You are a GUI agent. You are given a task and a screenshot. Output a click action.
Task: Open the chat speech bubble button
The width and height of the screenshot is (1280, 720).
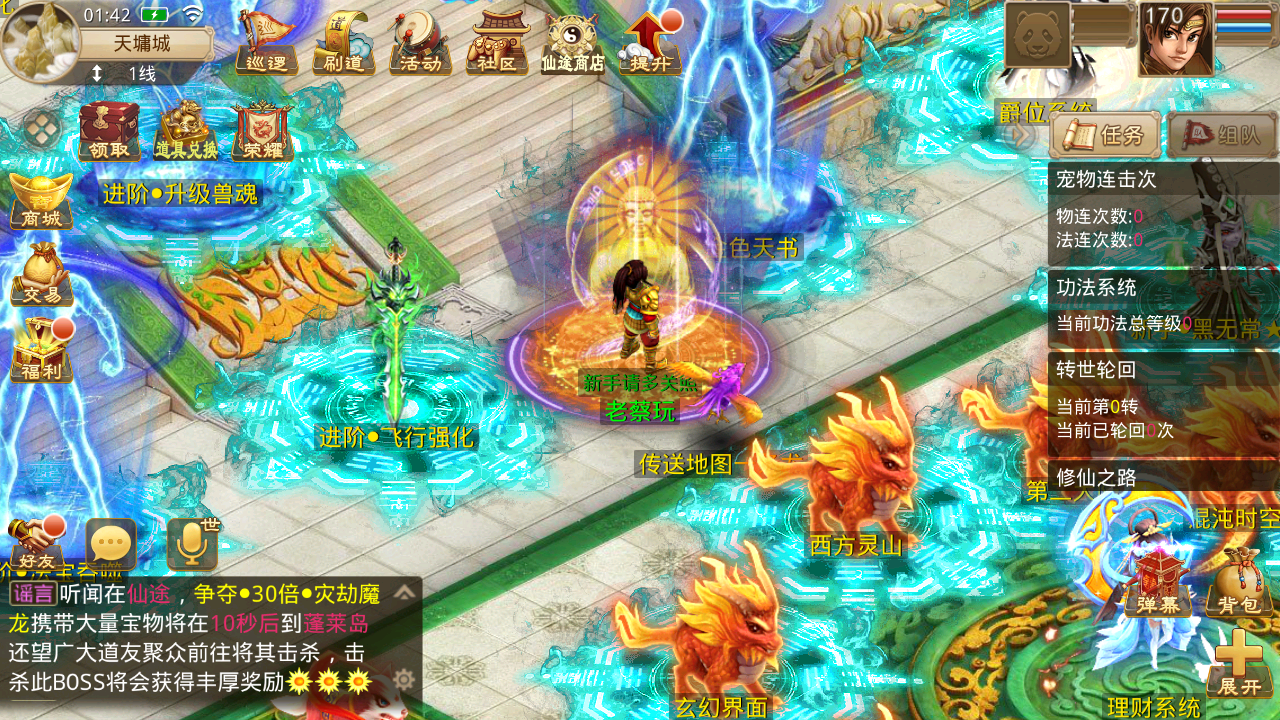(x=111, y=545)
